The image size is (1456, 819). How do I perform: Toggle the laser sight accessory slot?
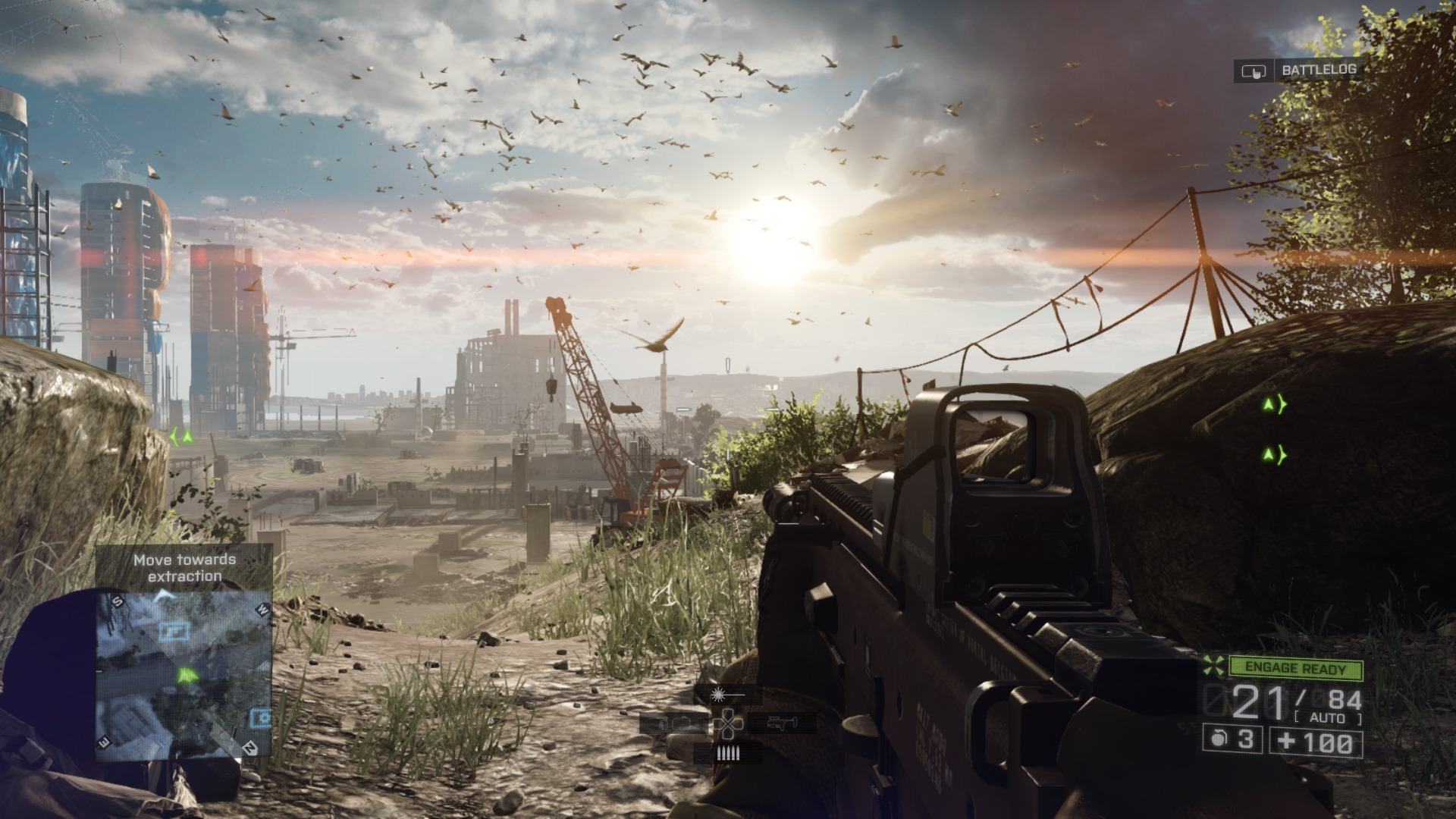click(x=726, y=693)
